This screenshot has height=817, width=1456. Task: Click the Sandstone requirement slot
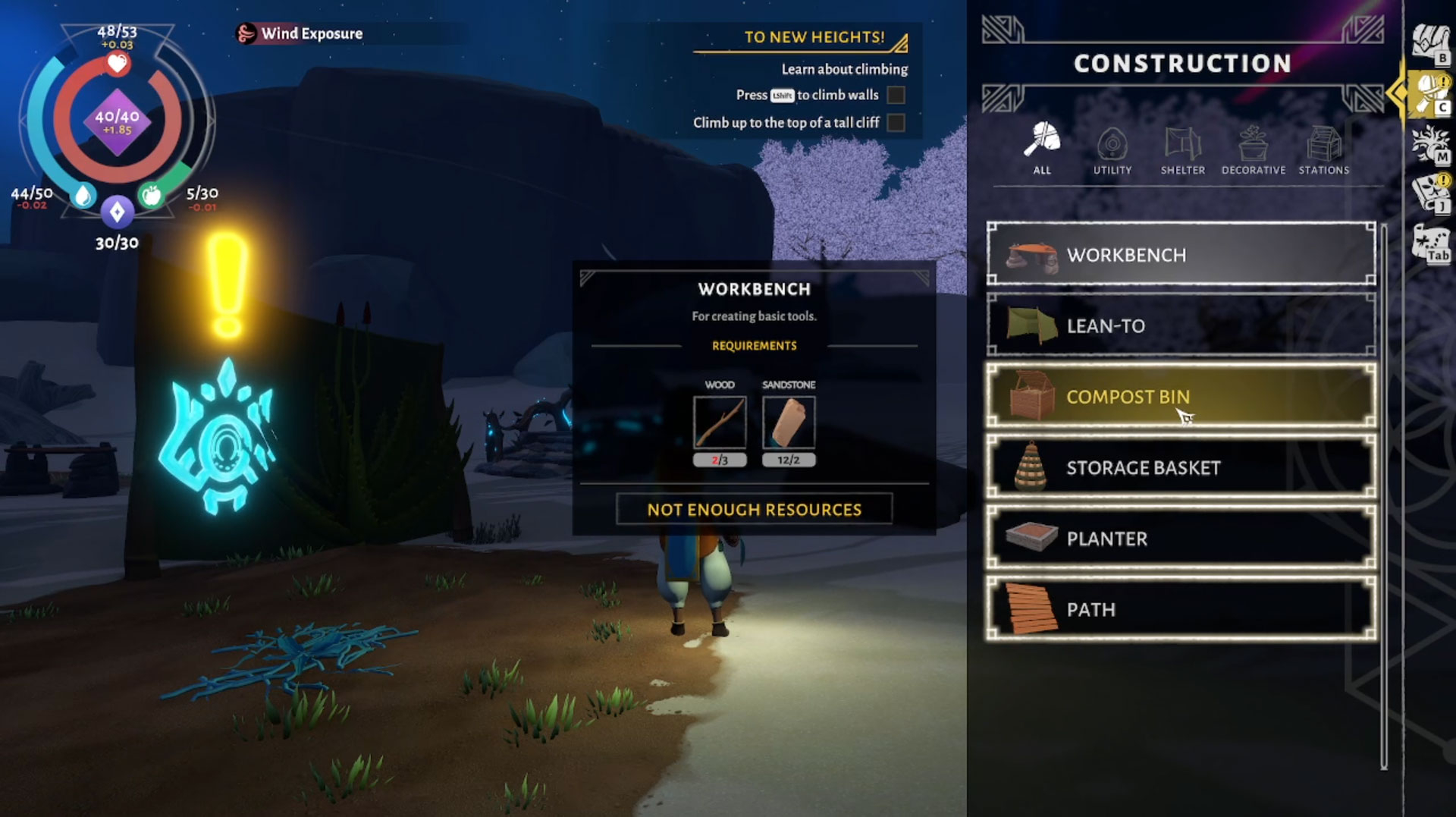[788, 423]
